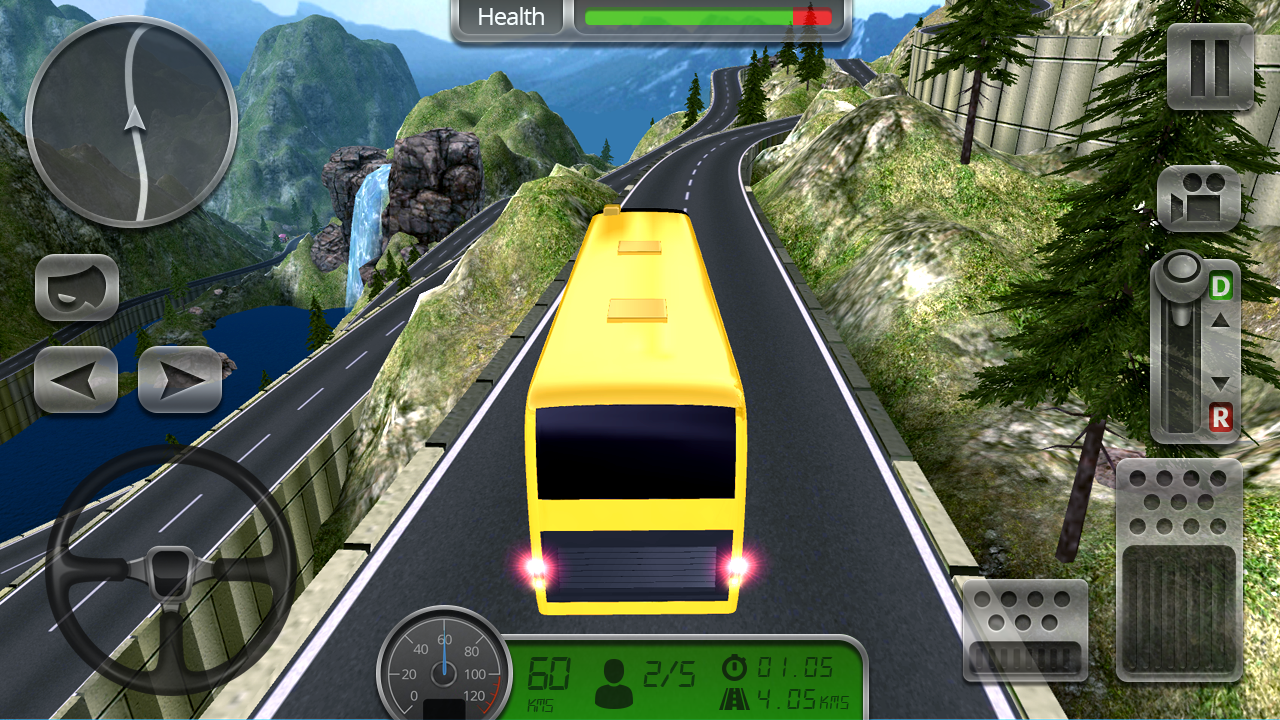The height and width of the screenshot is (720, 1280).
Task: Switch gear to Reverse with R toggle
Action: pos(1220,418)
